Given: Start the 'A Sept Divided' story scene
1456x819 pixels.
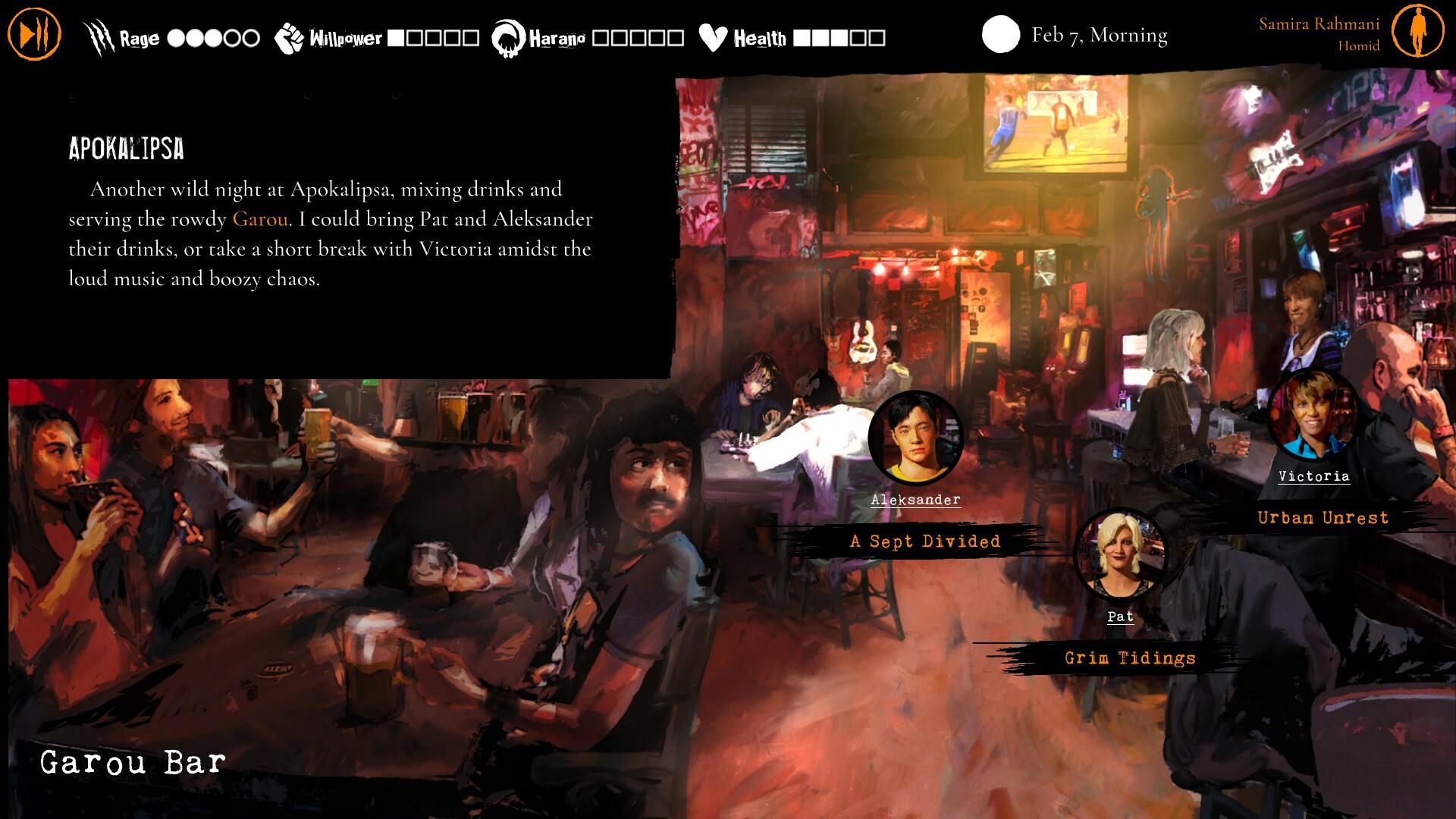Looking at the screenshot, I should click(924, 541).
